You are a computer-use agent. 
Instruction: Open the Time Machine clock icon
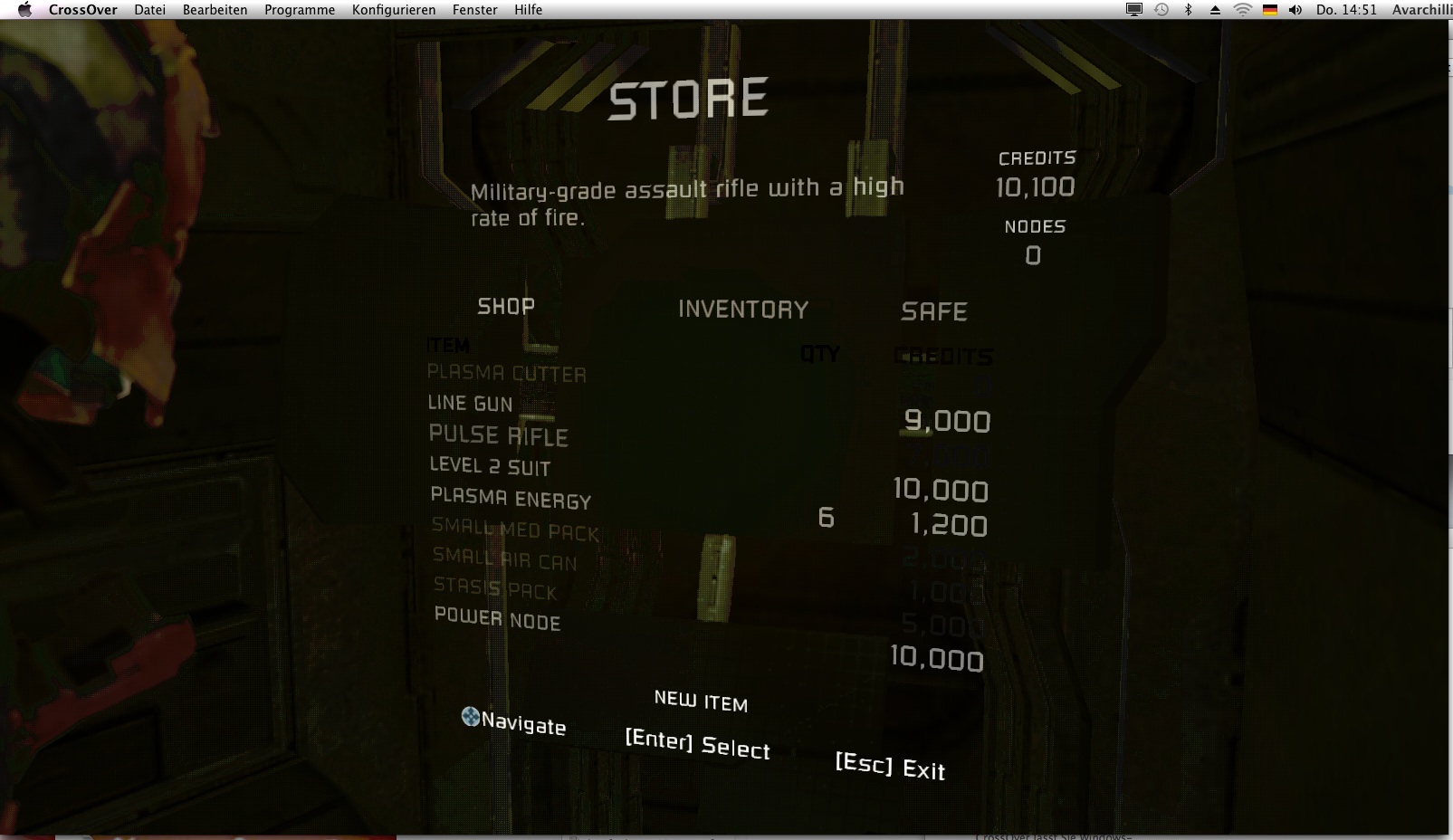coord(1161,10)
